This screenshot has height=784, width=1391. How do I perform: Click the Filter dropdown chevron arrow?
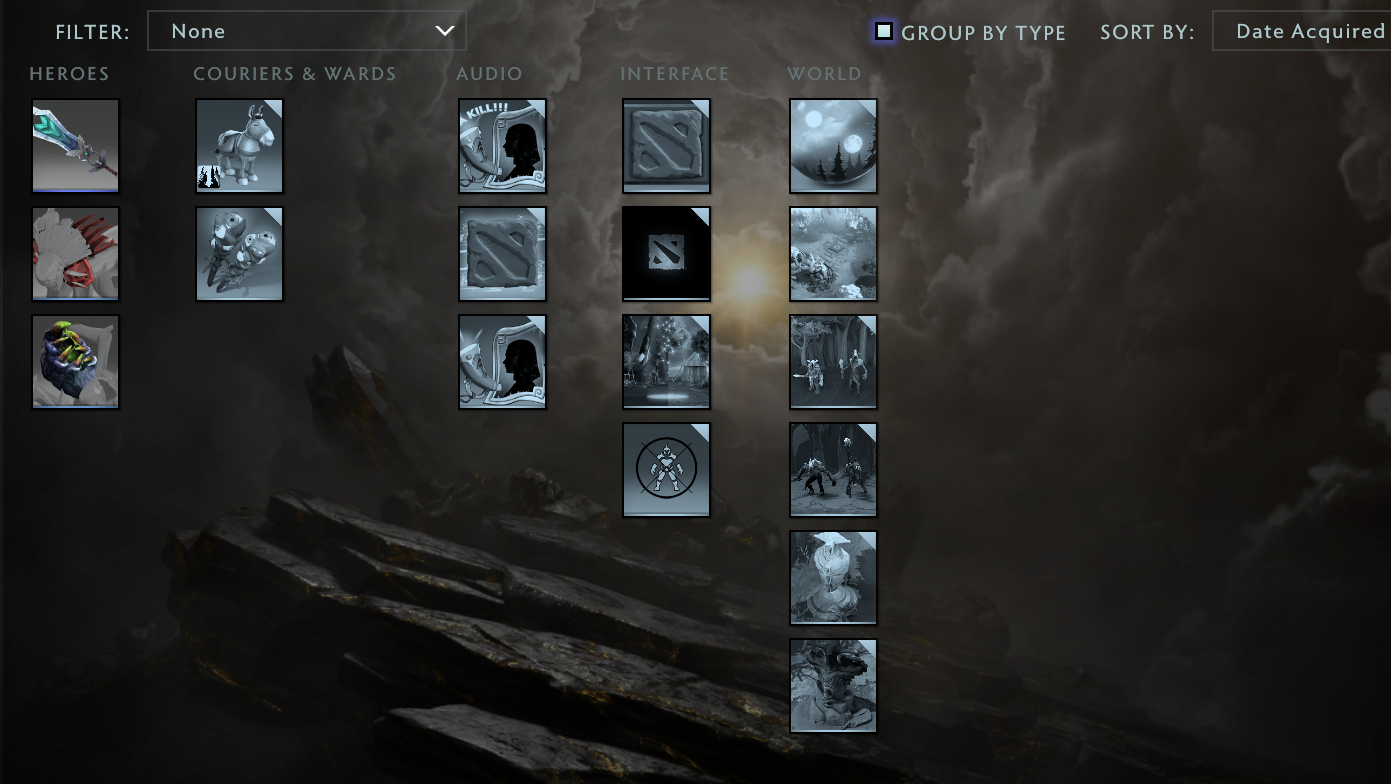pyautogui.click(x=444, y=30)
